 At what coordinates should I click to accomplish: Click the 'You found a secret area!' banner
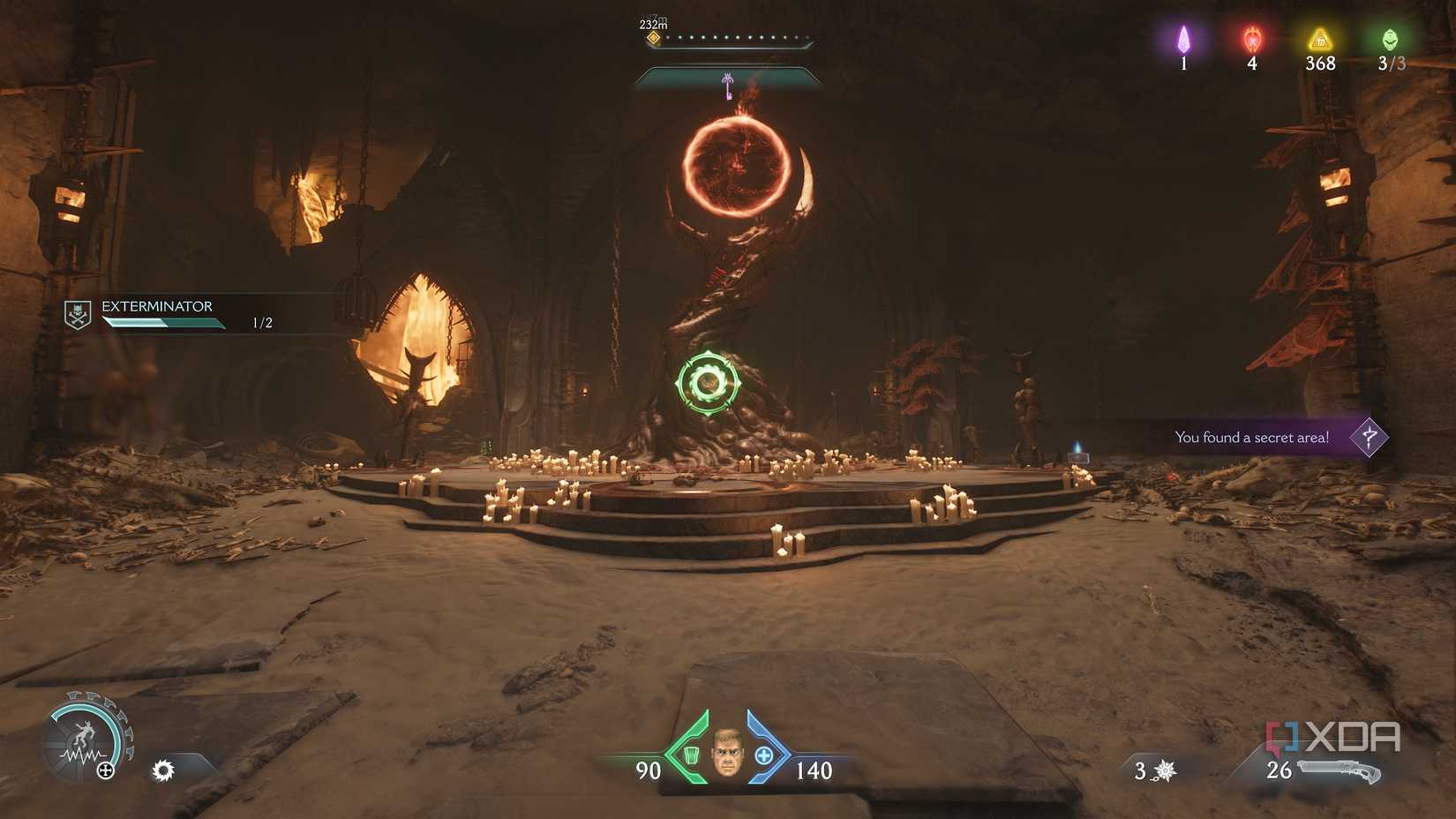1252,437
